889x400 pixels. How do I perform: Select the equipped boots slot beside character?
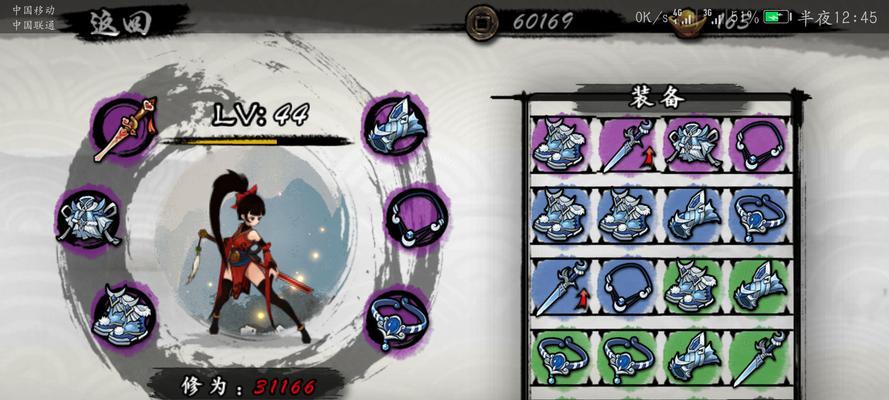coord(123,312)
